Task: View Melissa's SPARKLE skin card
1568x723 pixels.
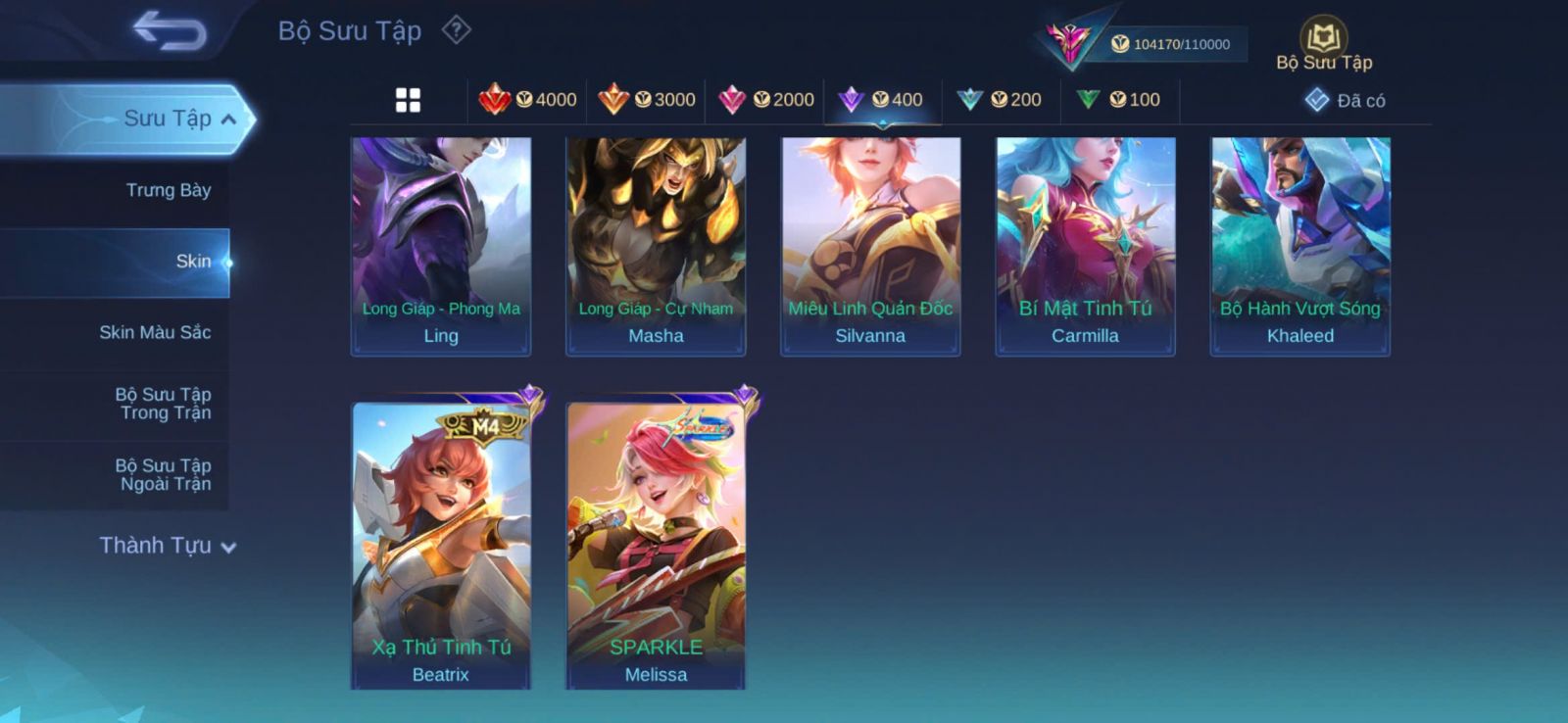Action: pos(656,544)
